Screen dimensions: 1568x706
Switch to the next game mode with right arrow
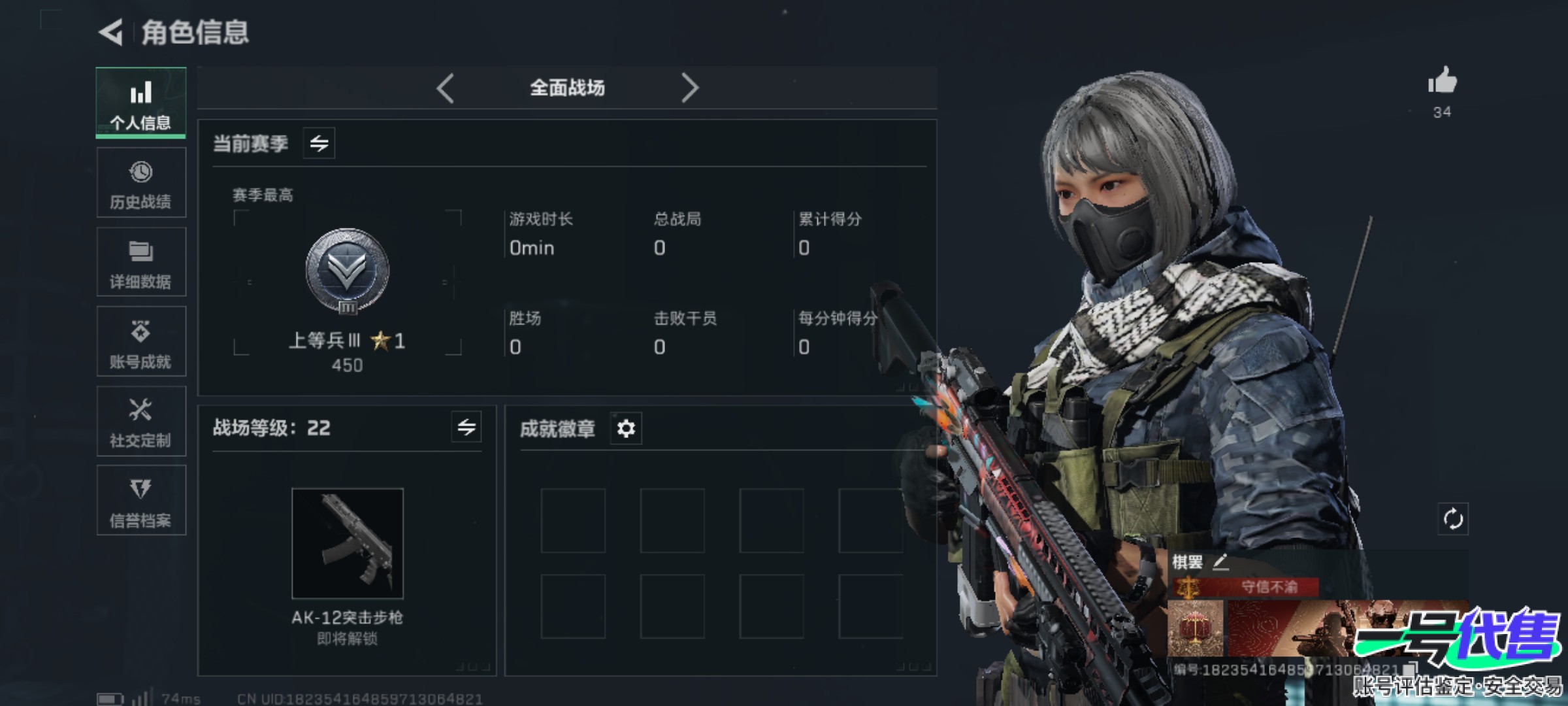[689, 88]
